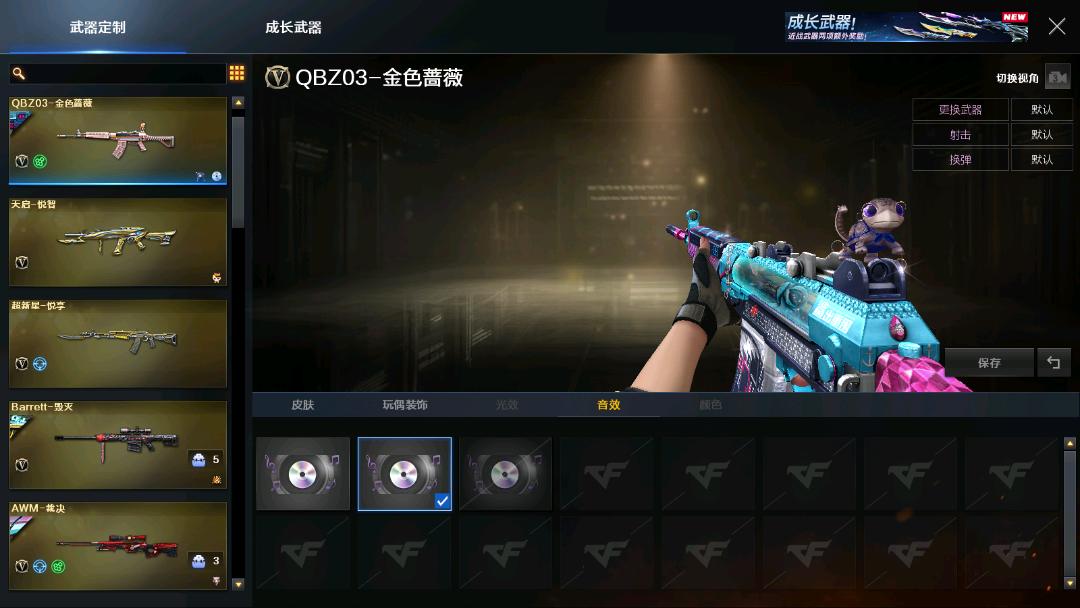Viewport: 1080px width, 608px height.
Task: Preview the 射击 shooting action
Action: [x=960, y=134]
